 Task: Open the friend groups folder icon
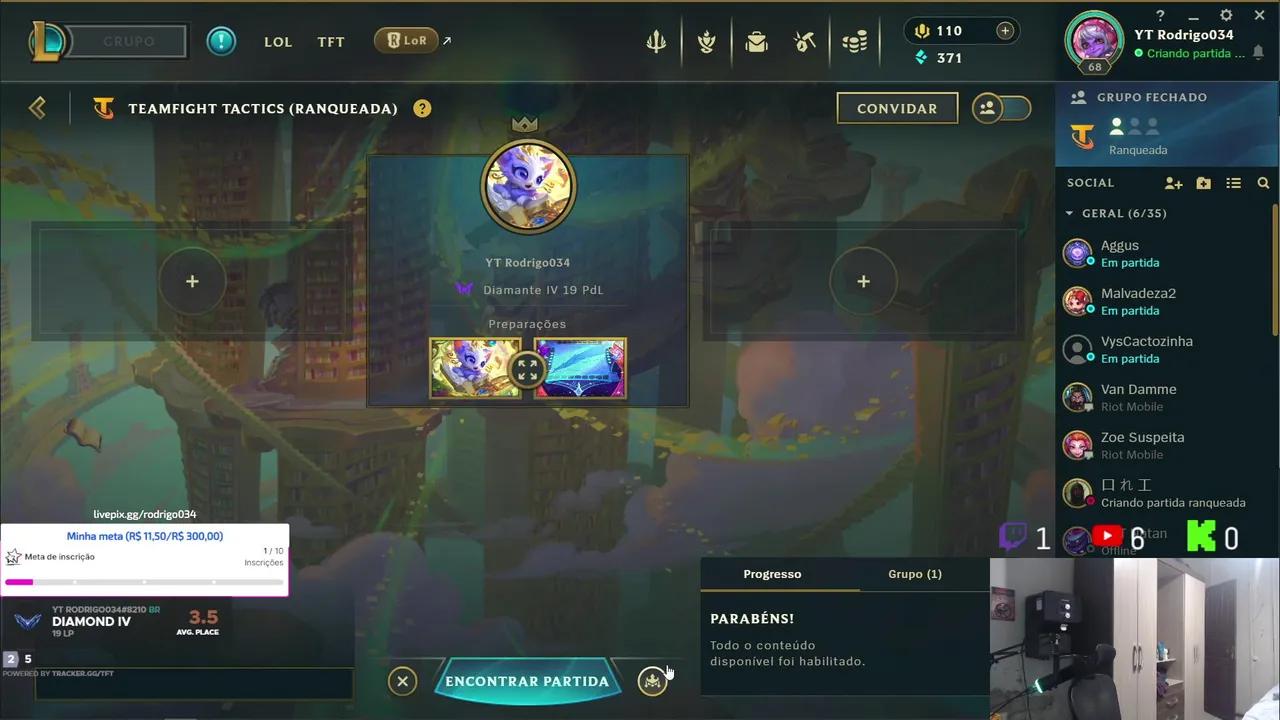[1203, 183]
